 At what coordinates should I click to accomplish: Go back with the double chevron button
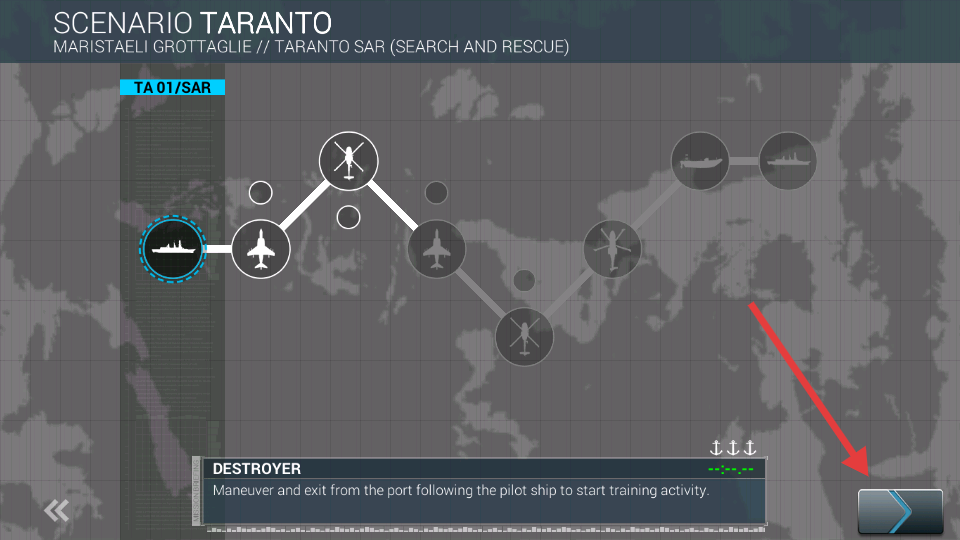[x=56, y=511]
